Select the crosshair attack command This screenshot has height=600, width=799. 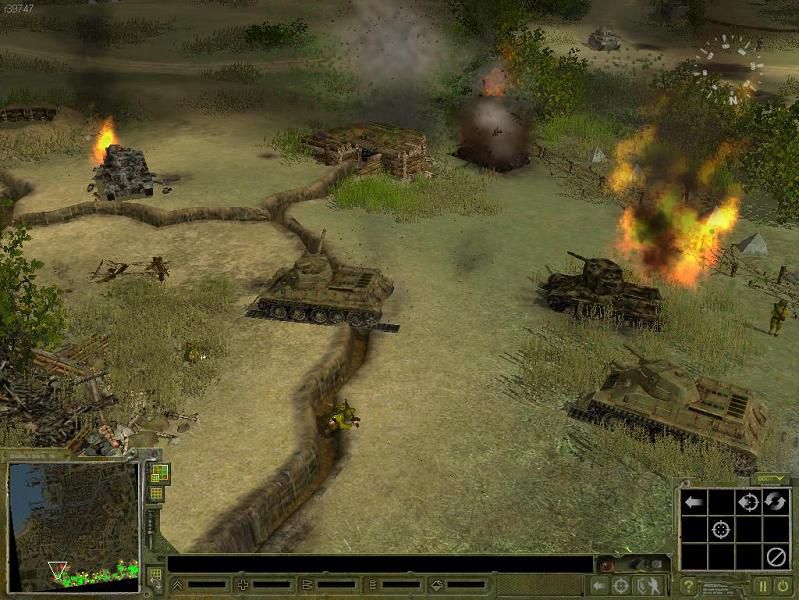click(720, 529)
